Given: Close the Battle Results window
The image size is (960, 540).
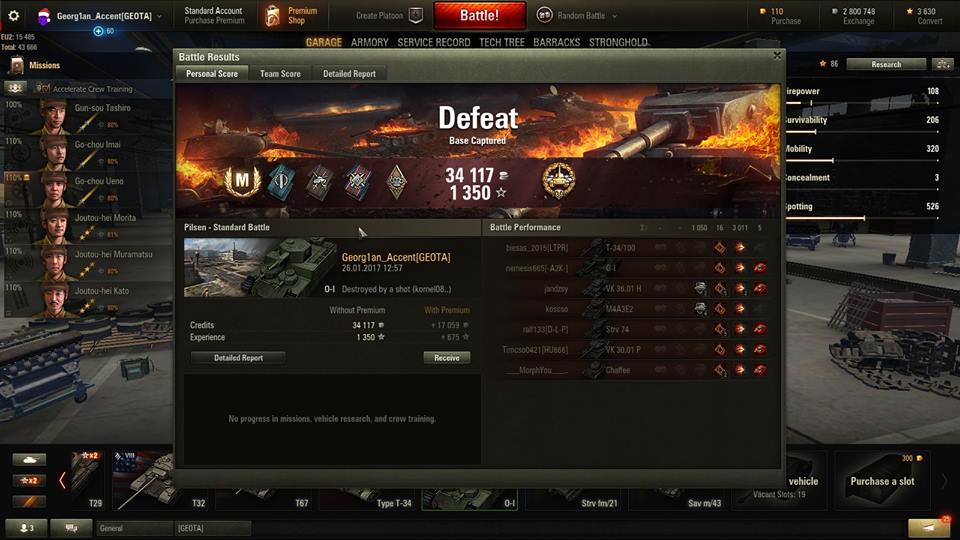Looking at the screenshot, I should tap(777, 56).
